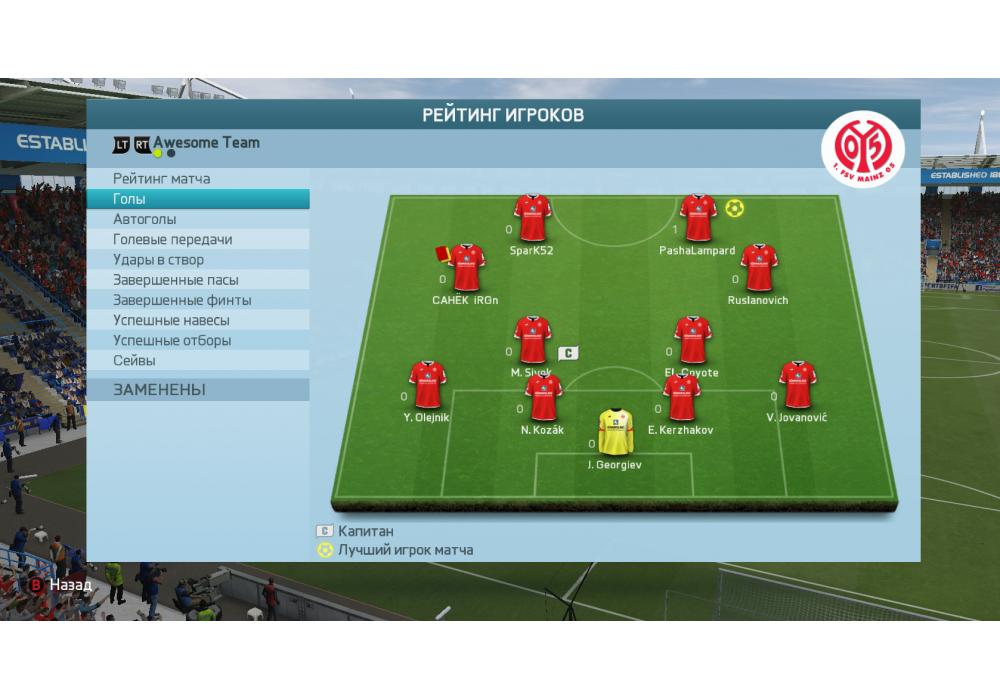
Task: Open the ЗАМЕНЕНЫ section
Action: tap(159, 390)
